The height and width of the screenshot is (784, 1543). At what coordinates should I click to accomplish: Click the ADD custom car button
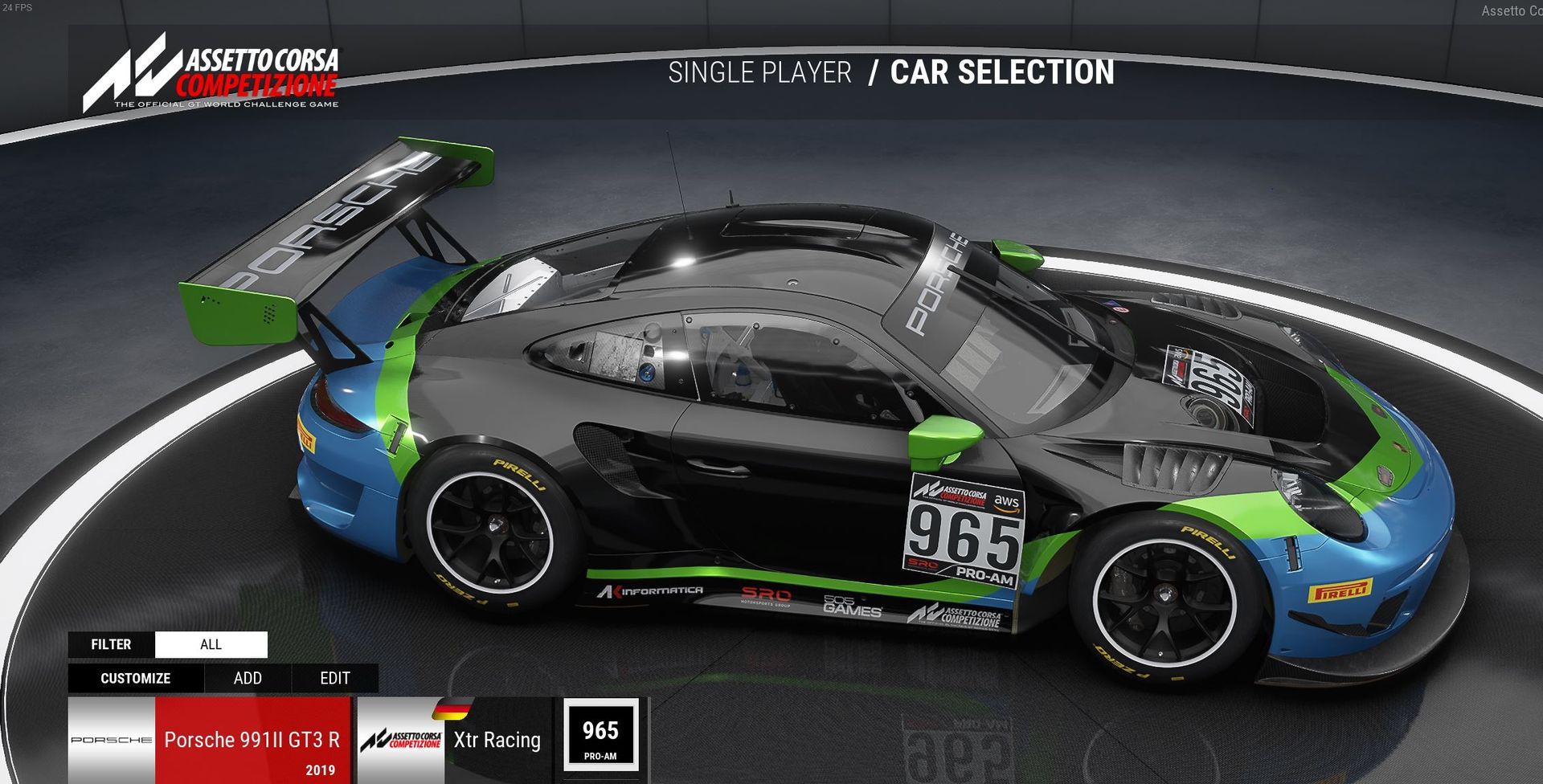(x=248, y=678)
